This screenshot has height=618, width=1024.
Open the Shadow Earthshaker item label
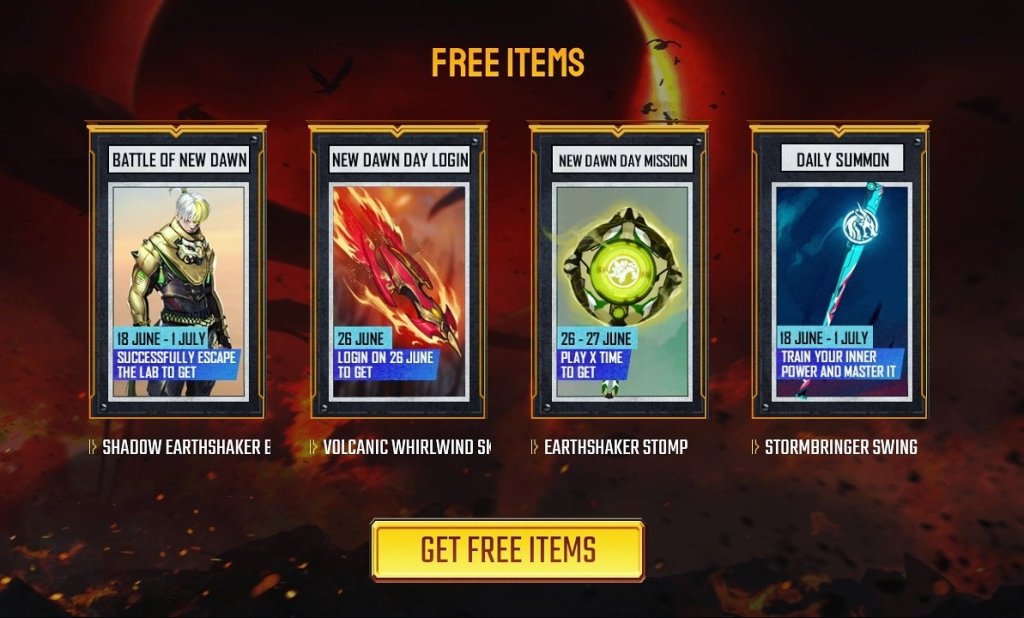pyautogui.click(x=185, y=447)
